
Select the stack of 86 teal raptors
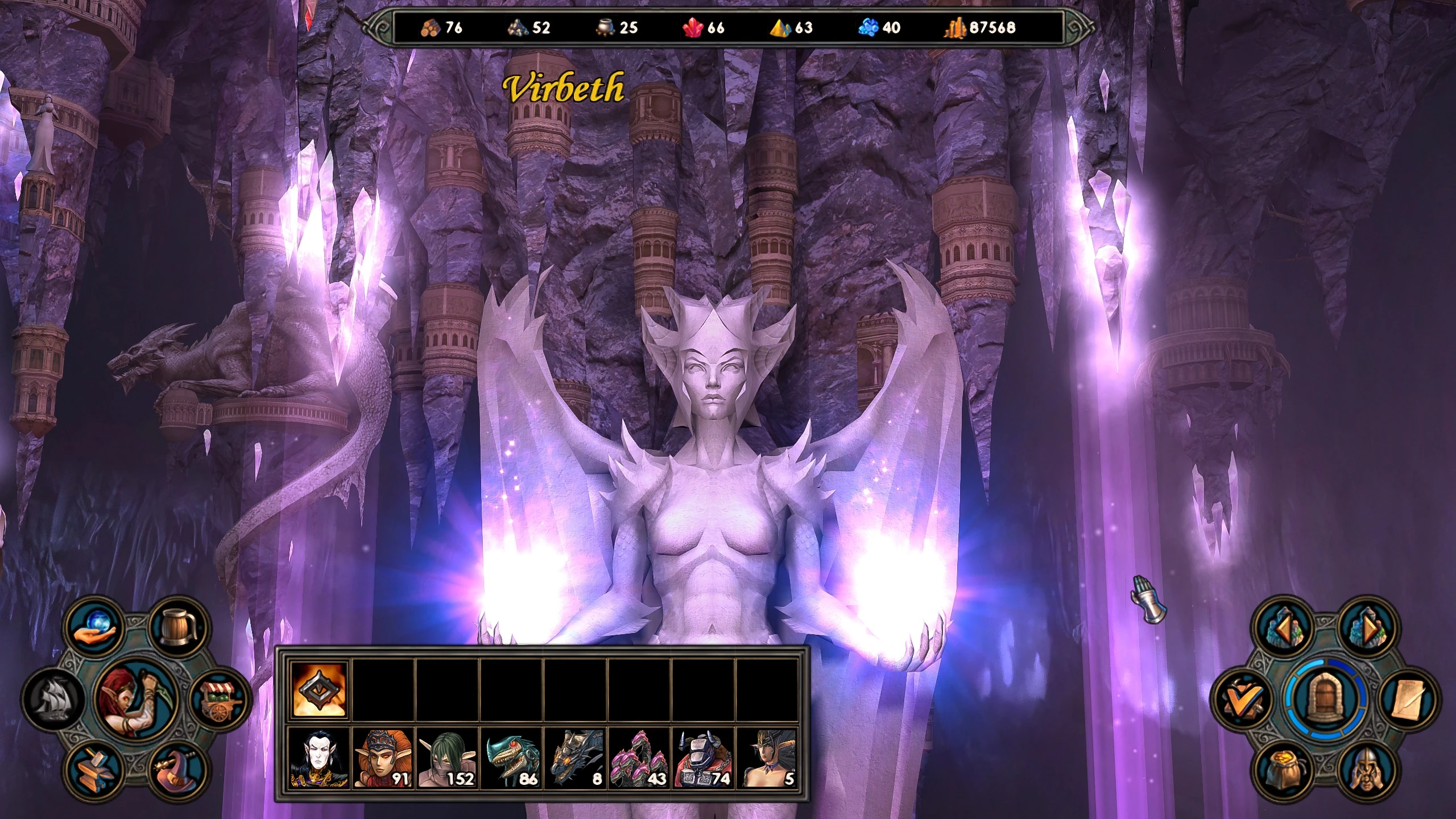pos(512,758)
